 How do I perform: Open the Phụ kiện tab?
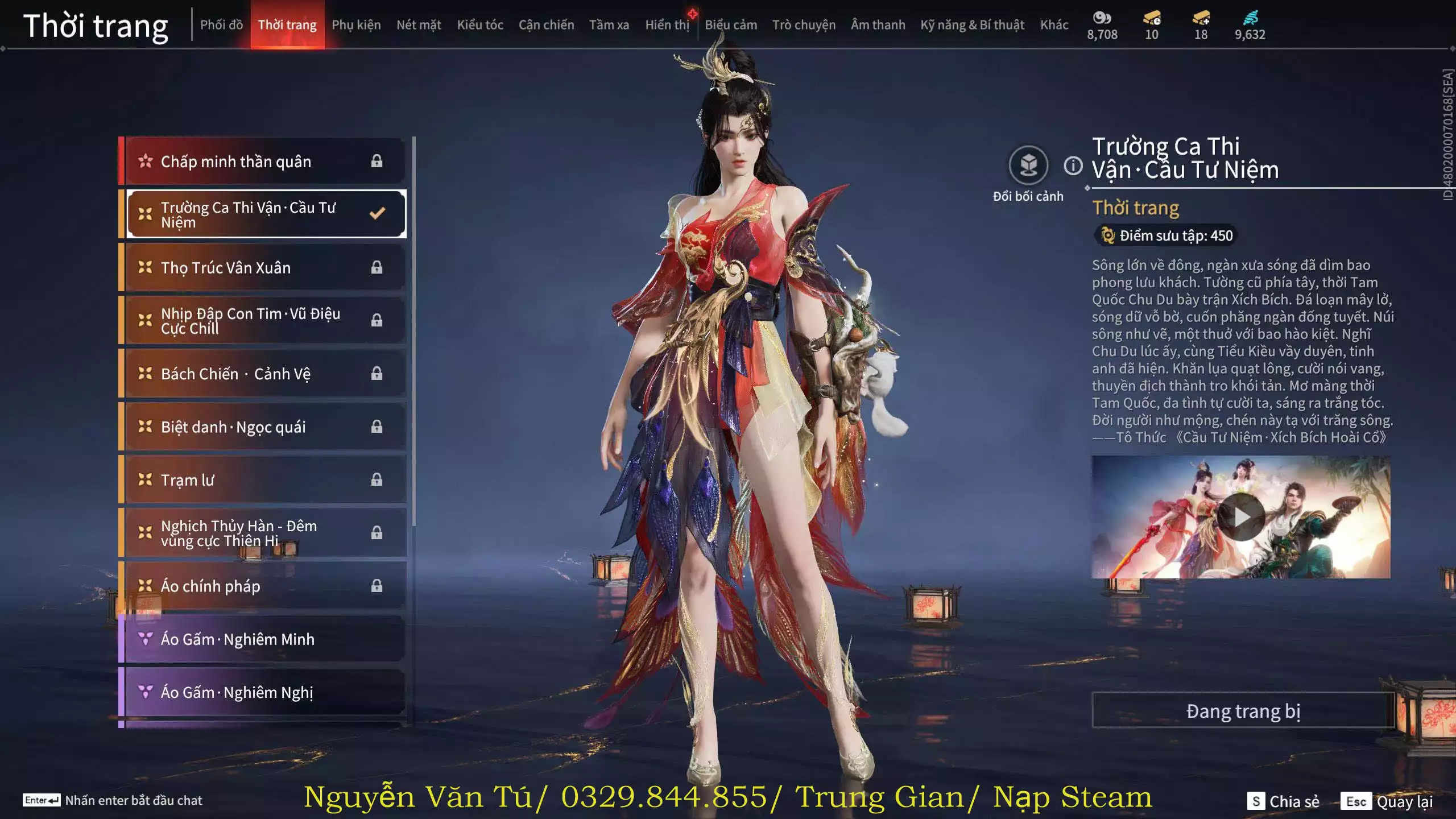[356, 25]
